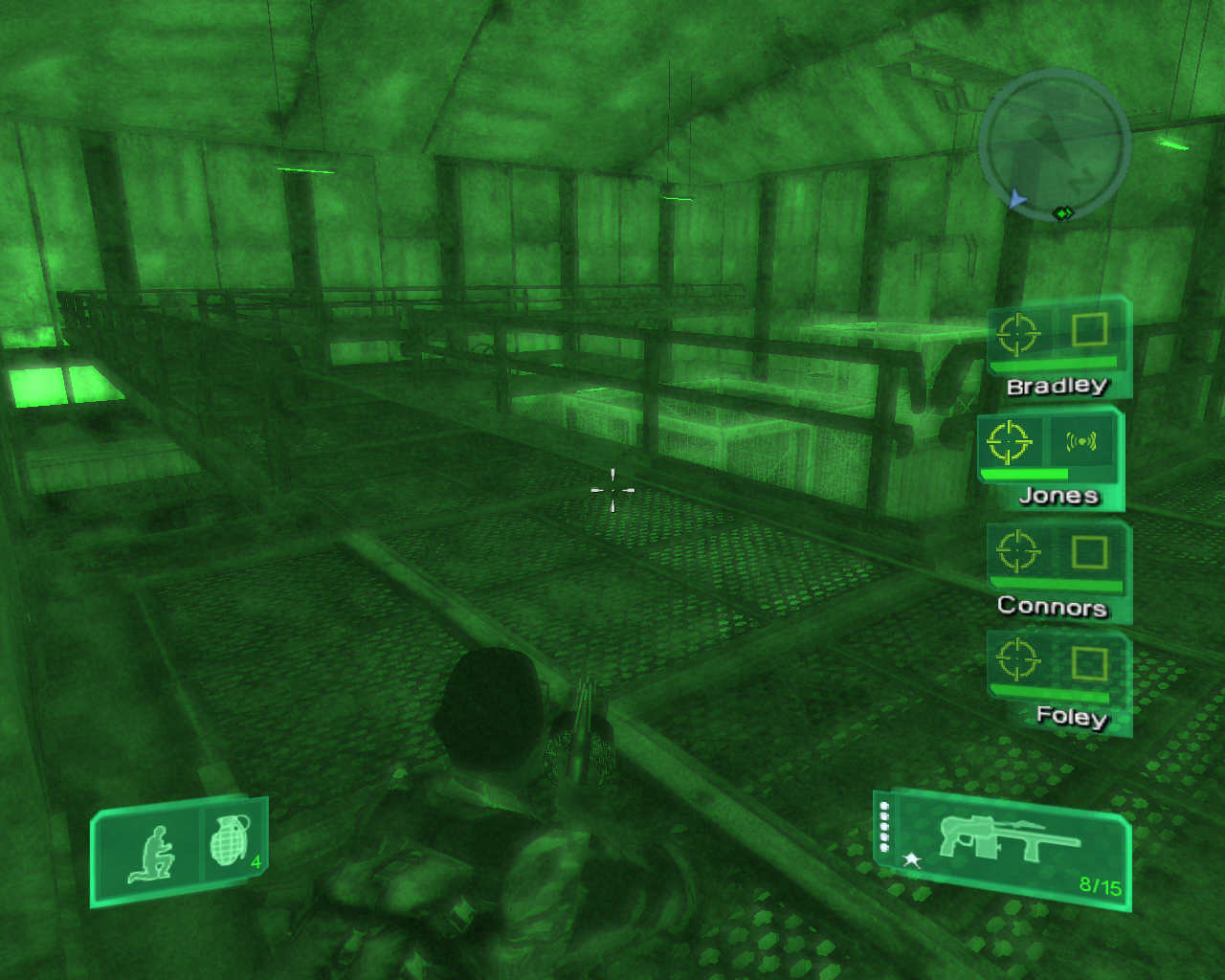
Task: Select squad member Bradley's crosshair icon
Action: (x=1017, y=333)
